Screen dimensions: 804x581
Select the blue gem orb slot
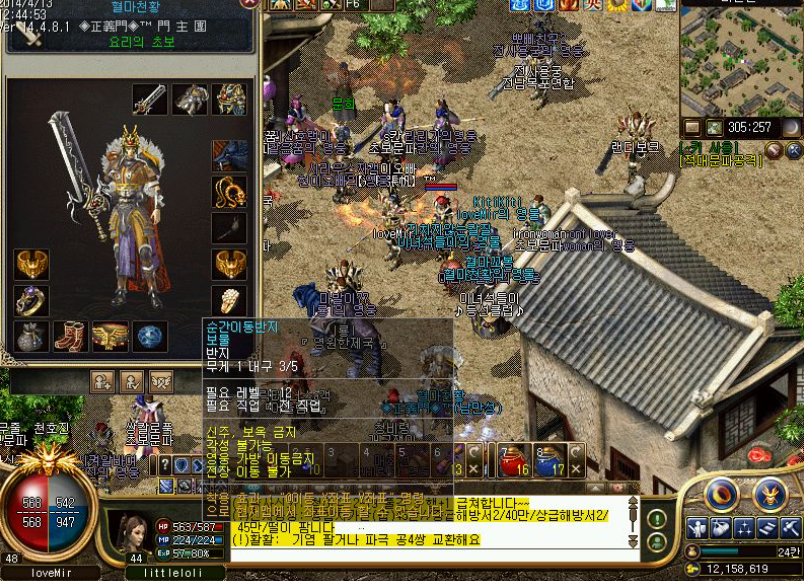coord(150,336)
